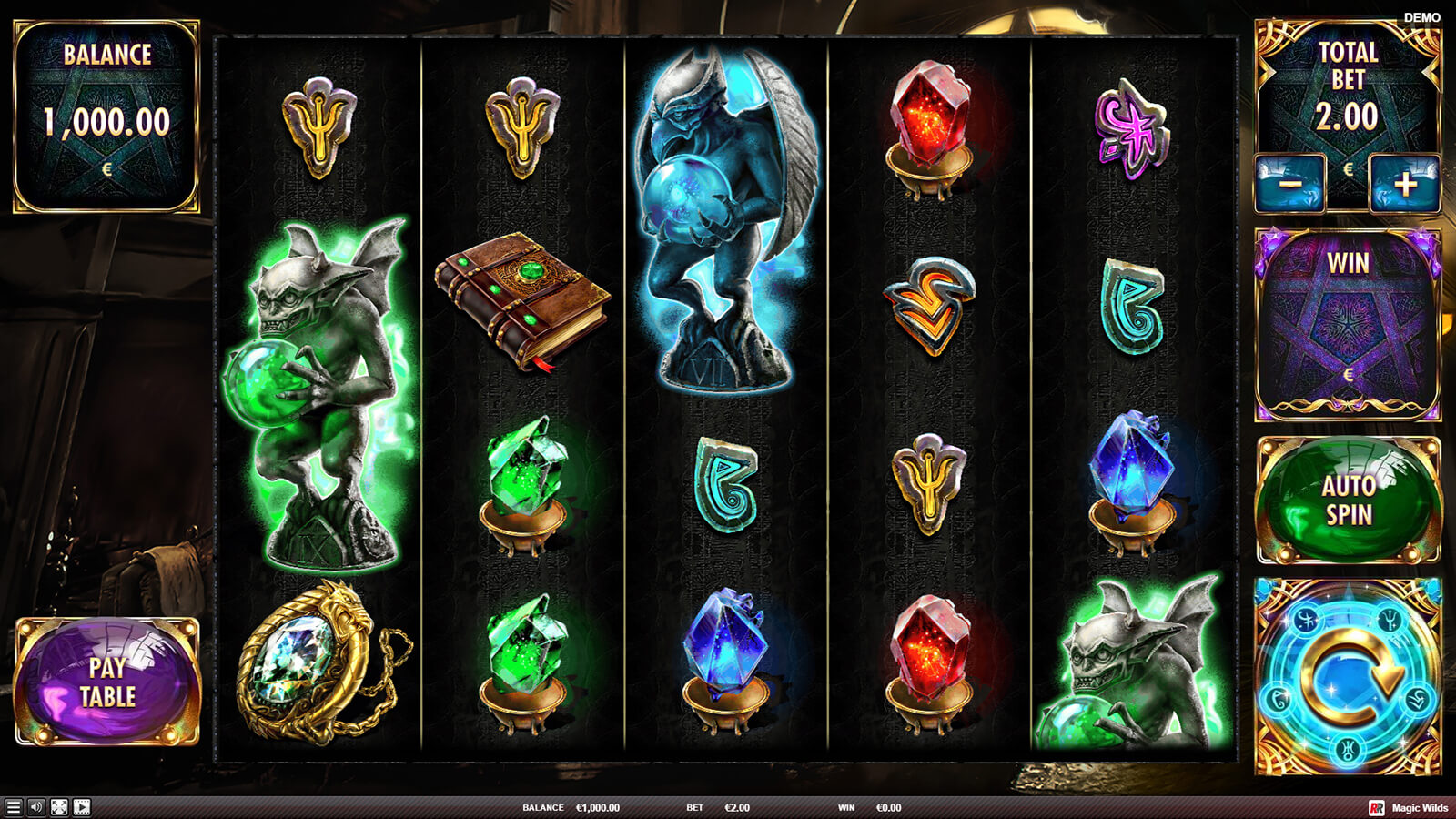This screenshot has height=819, width=1456.
Task: Click the film-strip play icon
Action: tap(82, 807)
